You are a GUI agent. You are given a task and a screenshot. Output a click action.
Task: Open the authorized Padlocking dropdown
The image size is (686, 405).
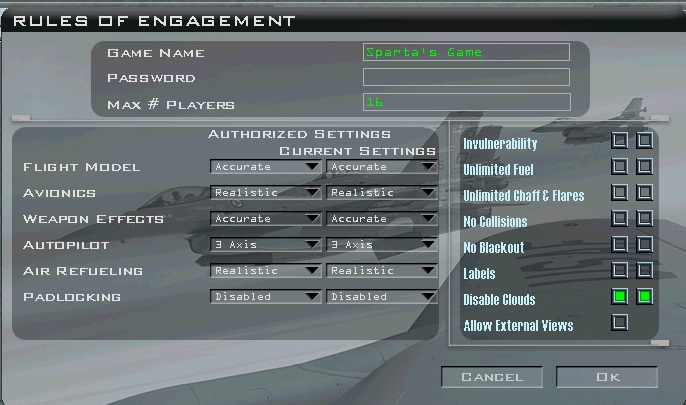(x=266, y=297)
